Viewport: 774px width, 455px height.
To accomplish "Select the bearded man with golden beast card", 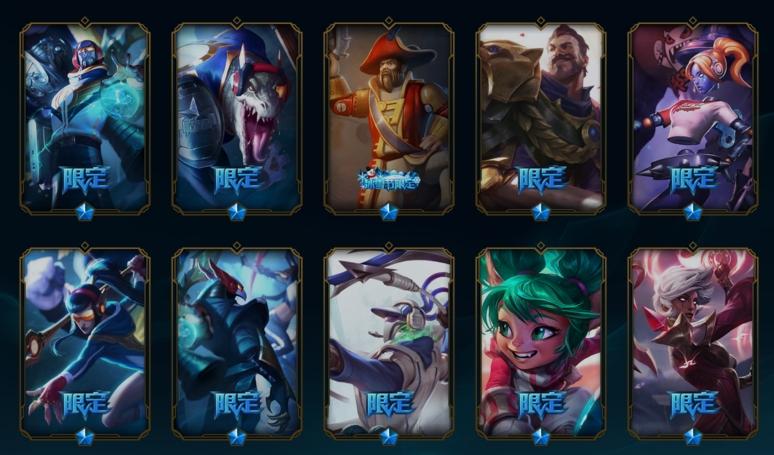I will (541, 117).
